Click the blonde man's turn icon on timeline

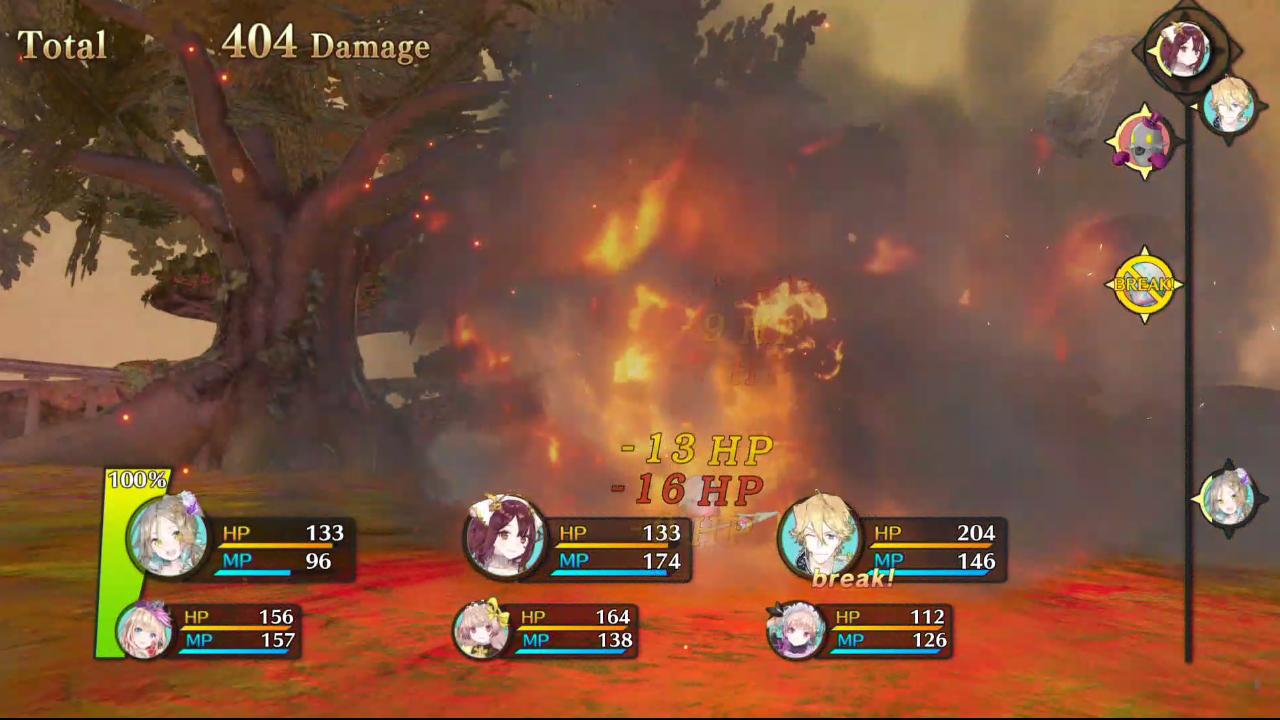[x=1229, y=103]
